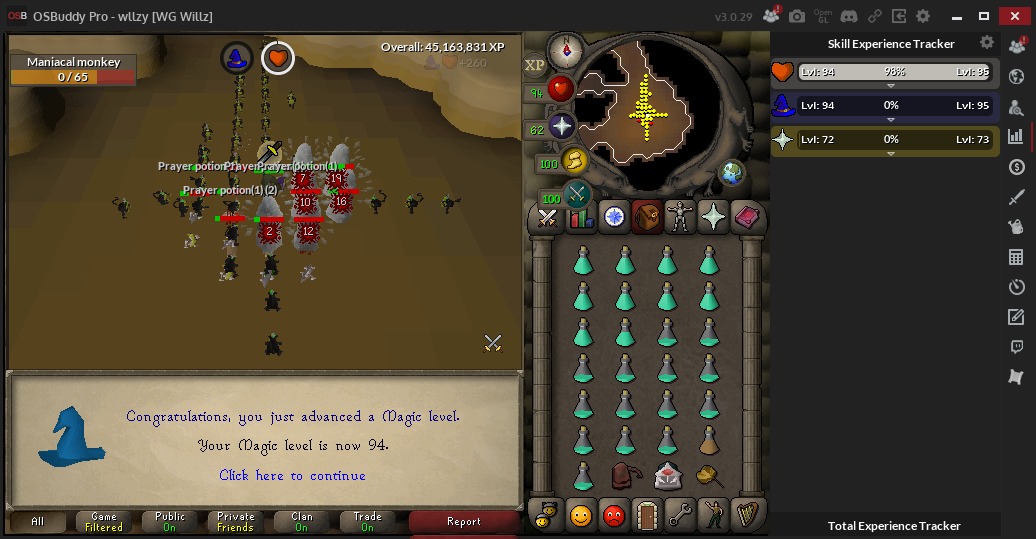Toggle run using the run energy orb
This screenshot has height=539, width=1036.
tap(574, 160)
